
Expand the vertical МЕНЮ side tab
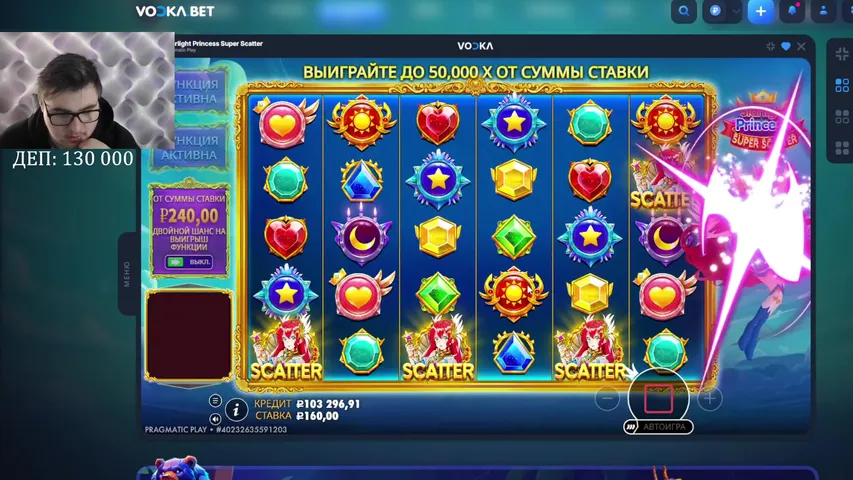pos(127,275)
